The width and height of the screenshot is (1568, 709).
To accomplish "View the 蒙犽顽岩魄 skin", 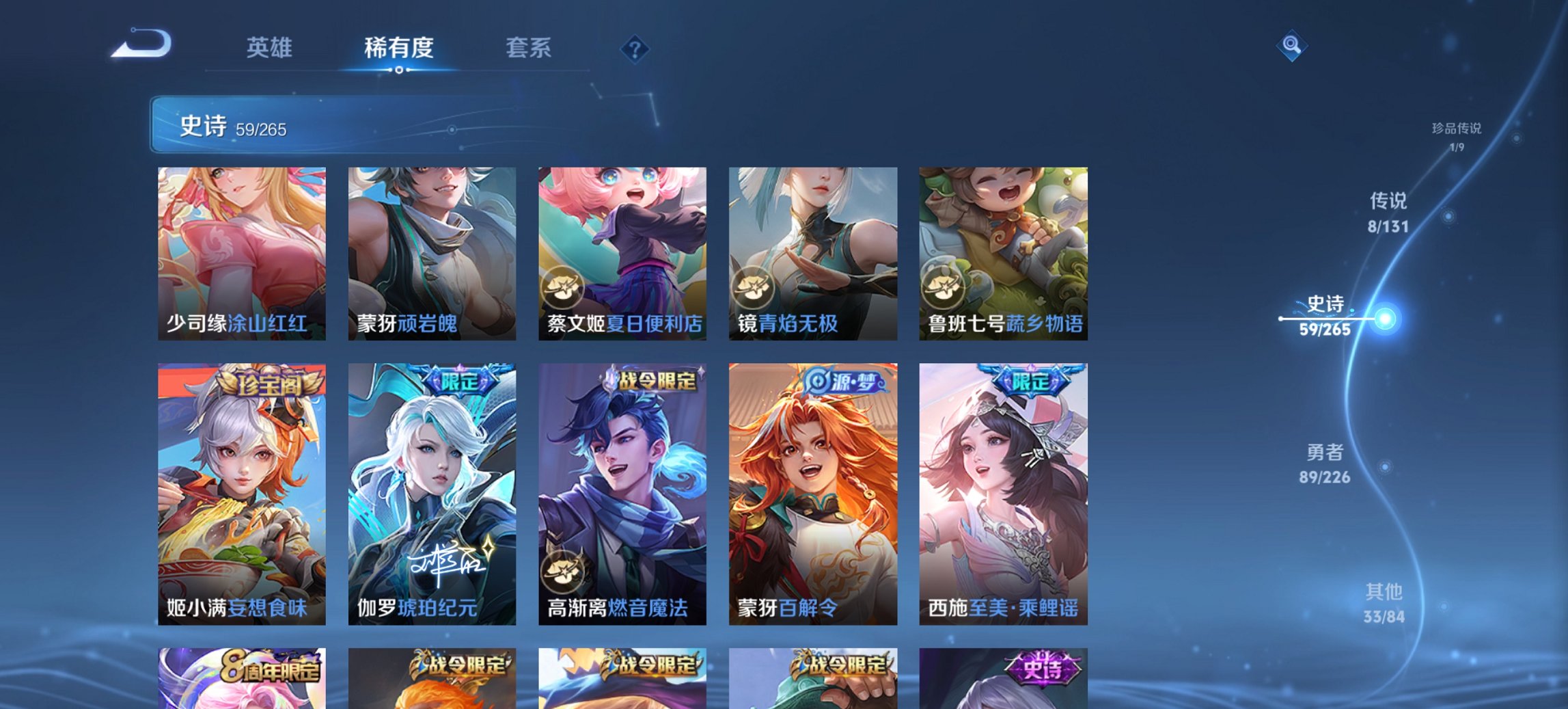I will click(x=433, y=253).
